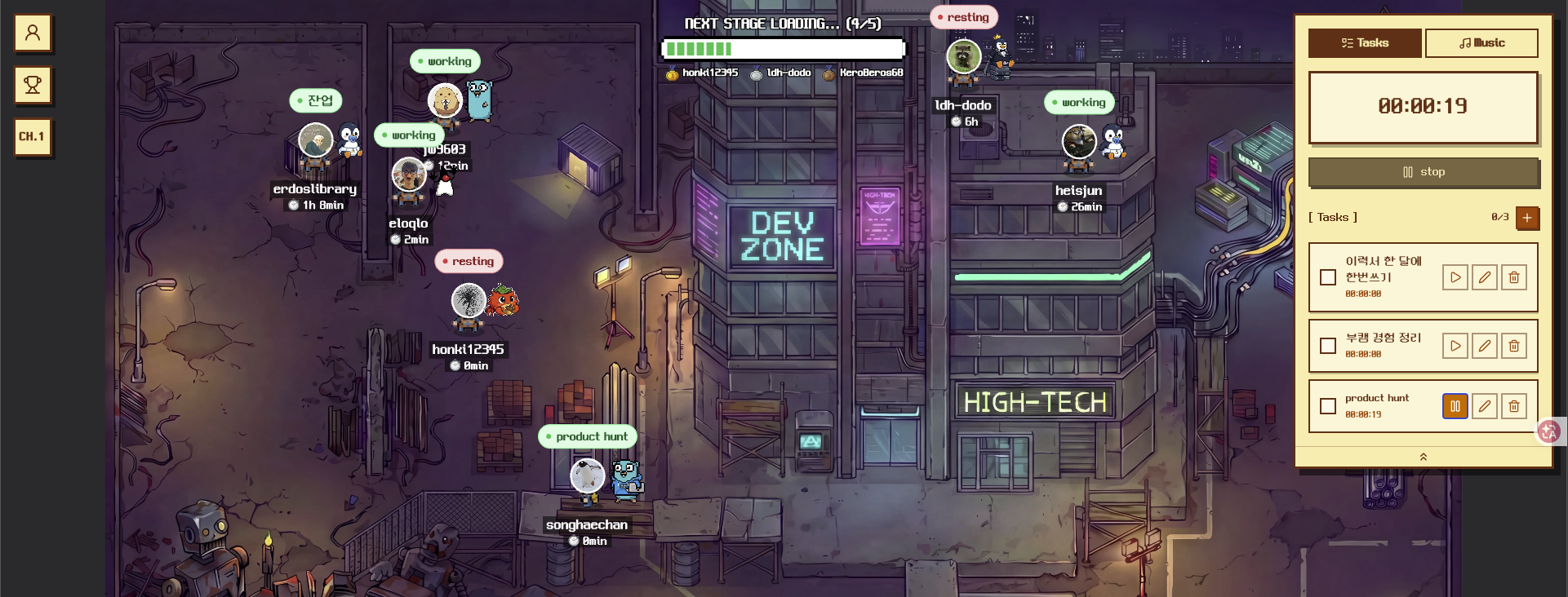Viewport: 1568px width, 597px height.
Task: Delete the 이력서 한 달에 한번쓰기 task
Action: click(1514, 277)
